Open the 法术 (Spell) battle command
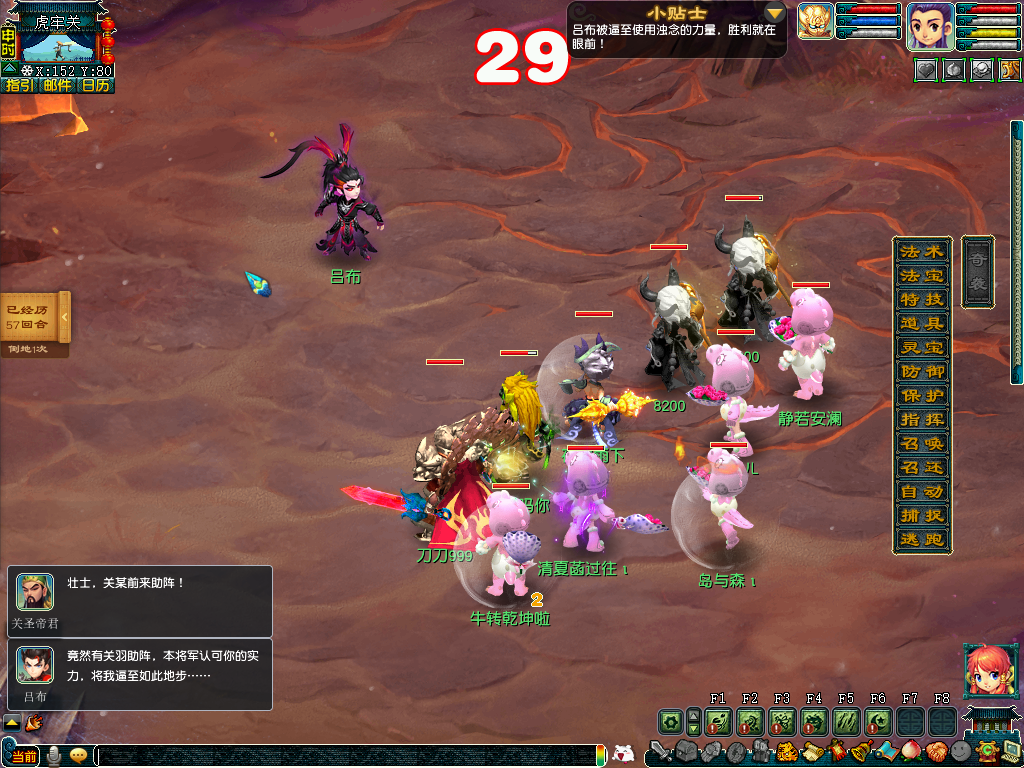 (x=921, y=252)
